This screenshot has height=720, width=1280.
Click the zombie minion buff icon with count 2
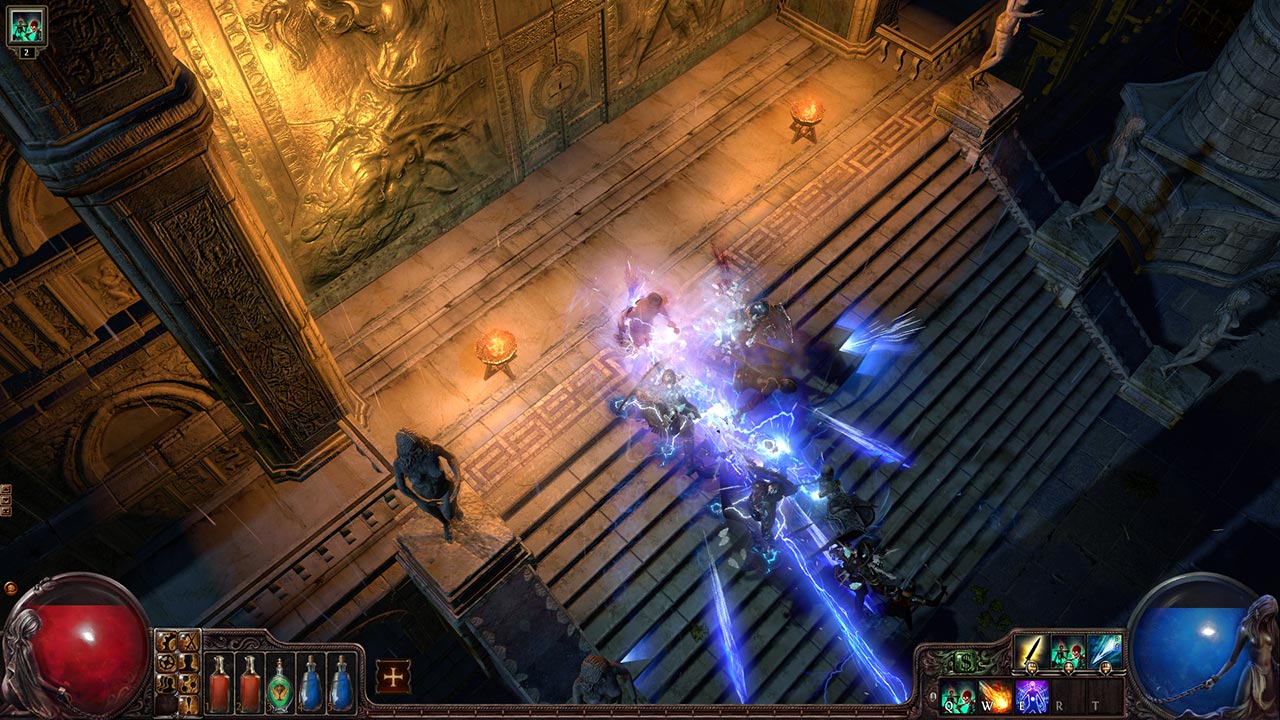pos(27,25)
